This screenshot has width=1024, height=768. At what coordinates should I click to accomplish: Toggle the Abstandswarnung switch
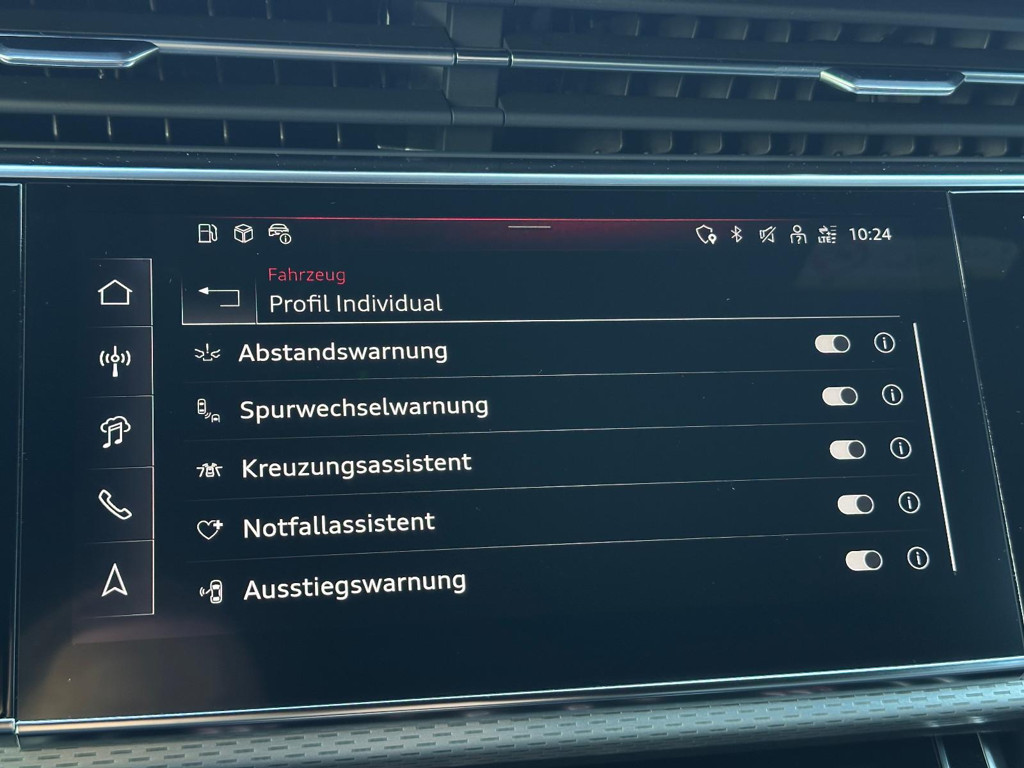click(x=832, y=344)
